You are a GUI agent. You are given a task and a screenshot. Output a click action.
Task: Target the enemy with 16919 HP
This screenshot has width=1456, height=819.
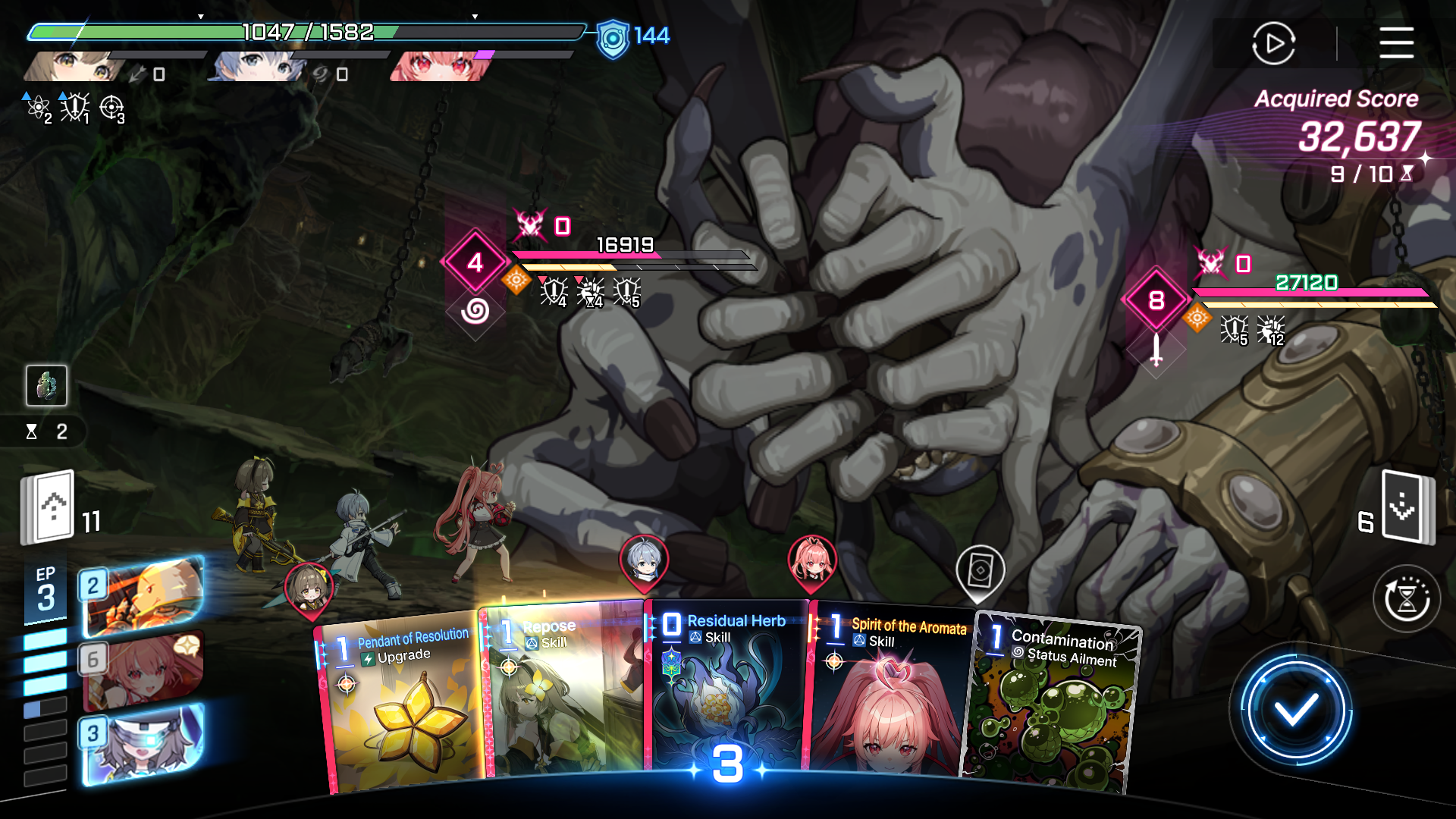click(475, 262)
